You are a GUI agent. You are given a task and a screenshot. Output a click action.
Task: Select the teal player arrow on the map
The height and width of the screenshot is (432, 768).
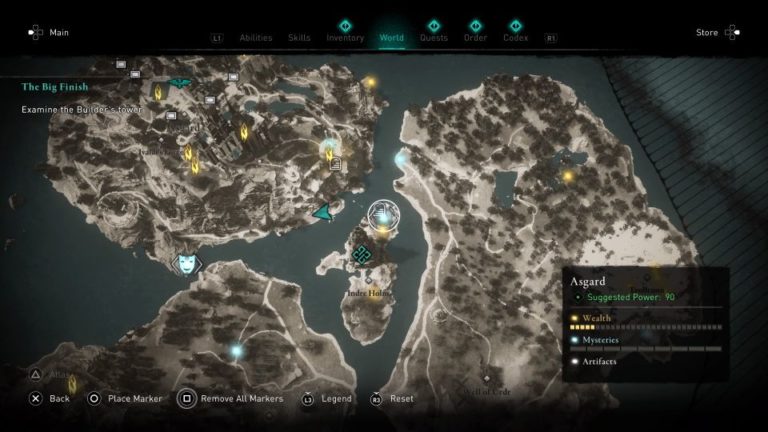coord(323,211)
